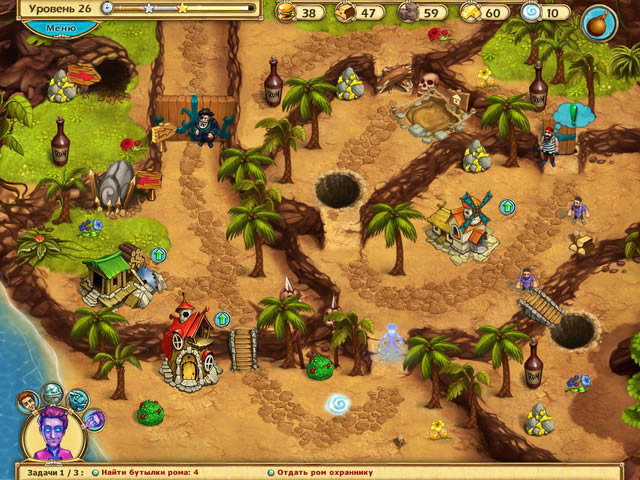
Task: Click the upgrade arrow above the sawmill hut
Action: point(158,254)
